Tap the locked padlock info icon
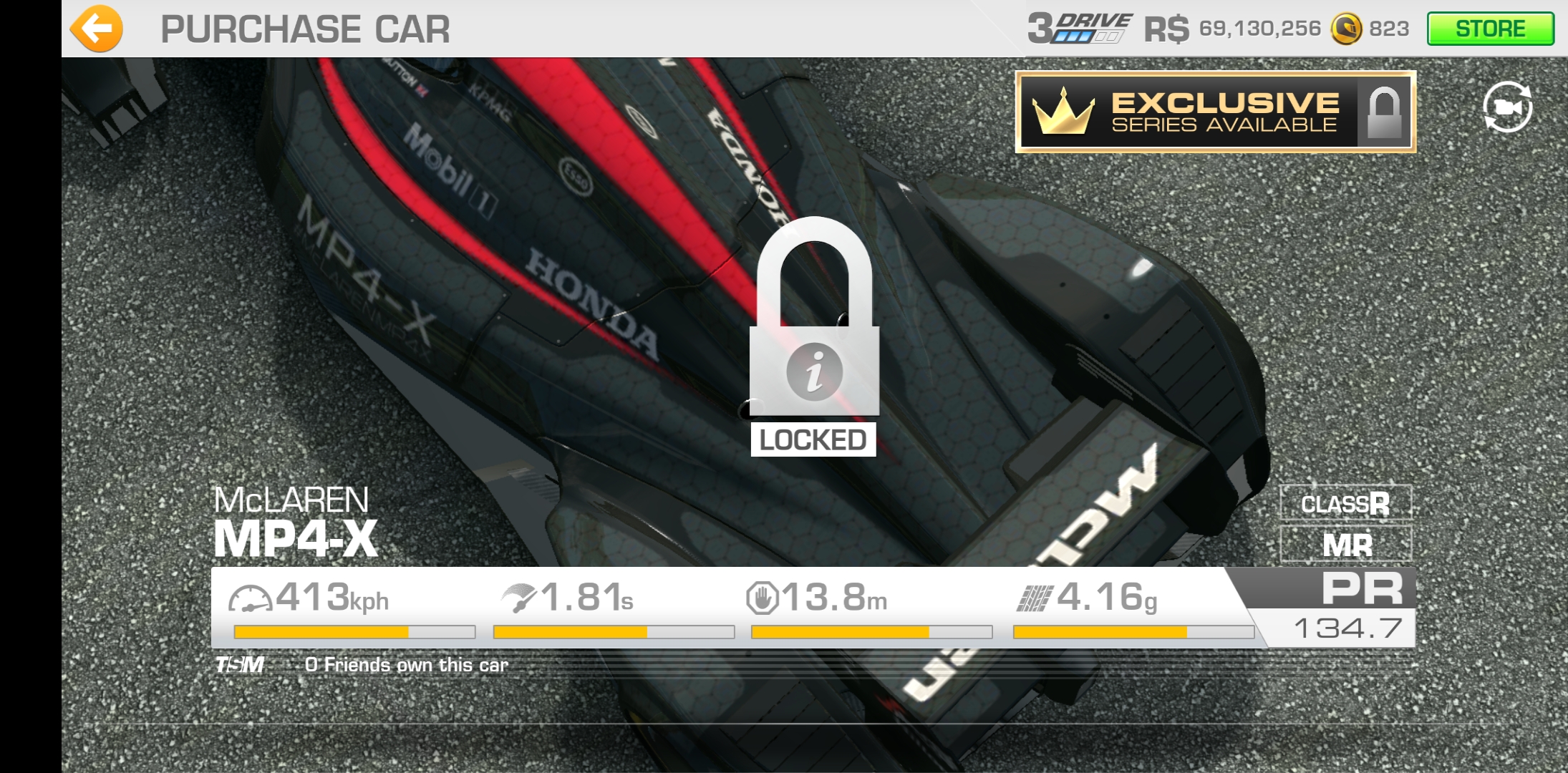1568x773 pixels. [x=814, y=371]
